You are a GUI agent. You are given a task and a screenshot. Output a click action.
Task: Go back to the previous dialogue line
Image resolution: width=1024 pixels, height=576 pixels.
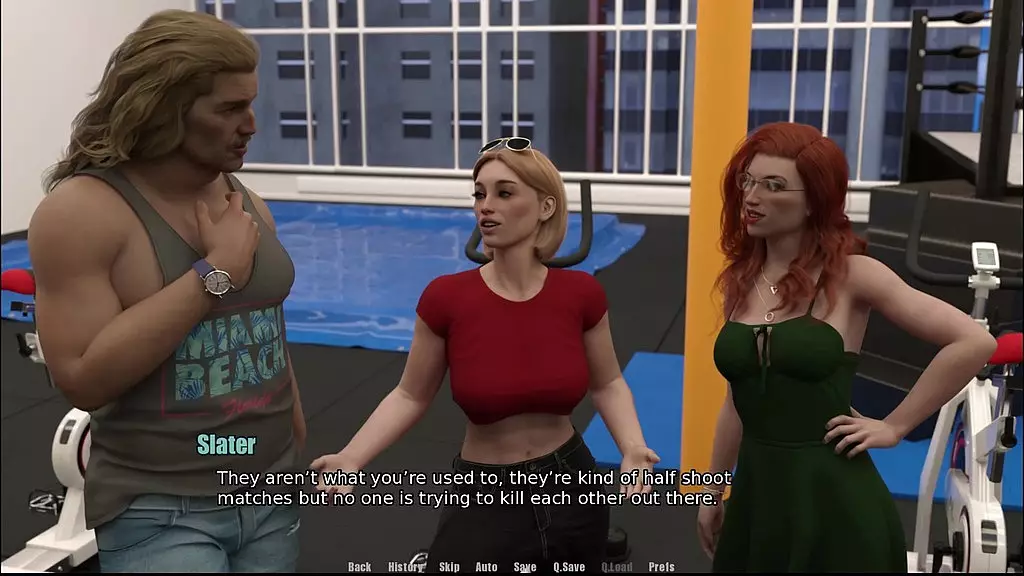[359, 567]
